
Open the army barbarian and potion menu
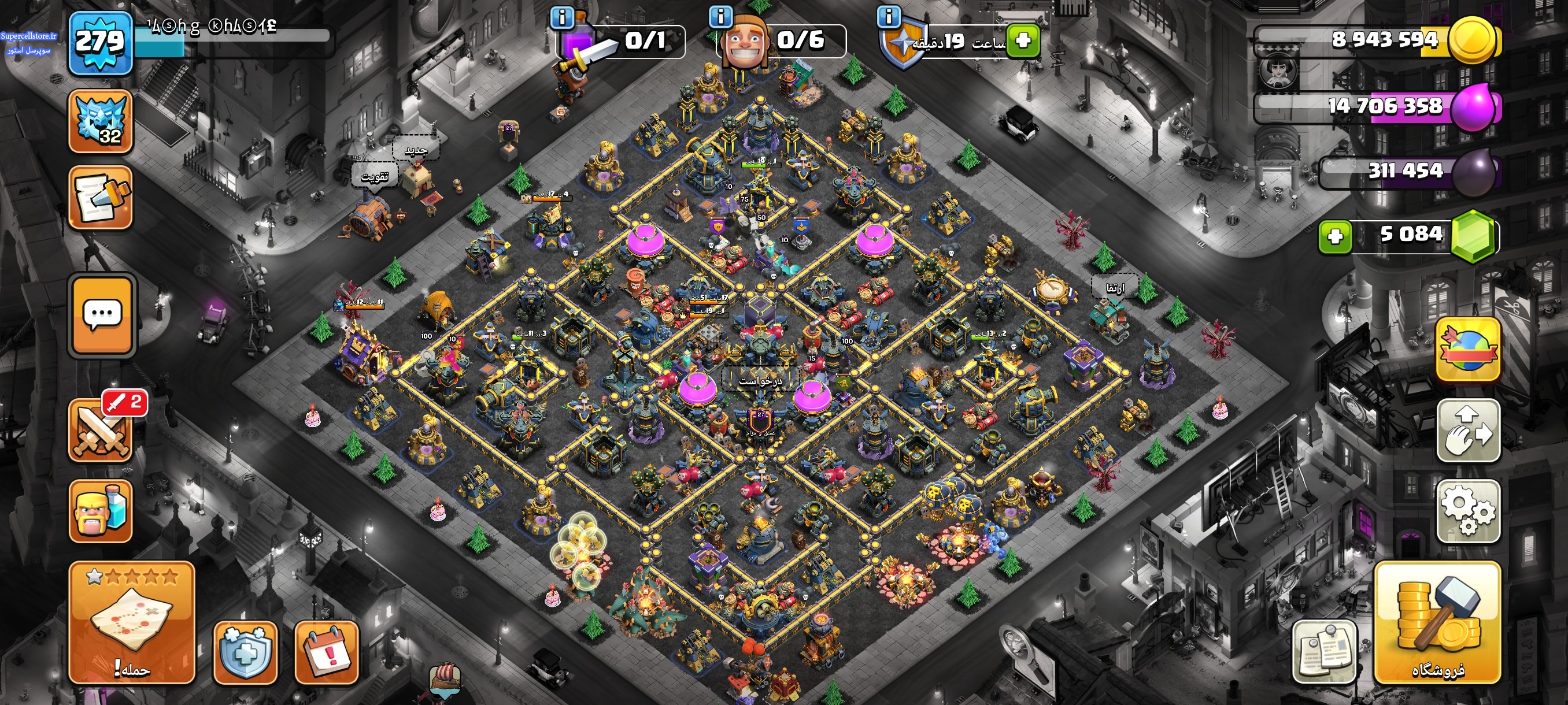(101, 511)
